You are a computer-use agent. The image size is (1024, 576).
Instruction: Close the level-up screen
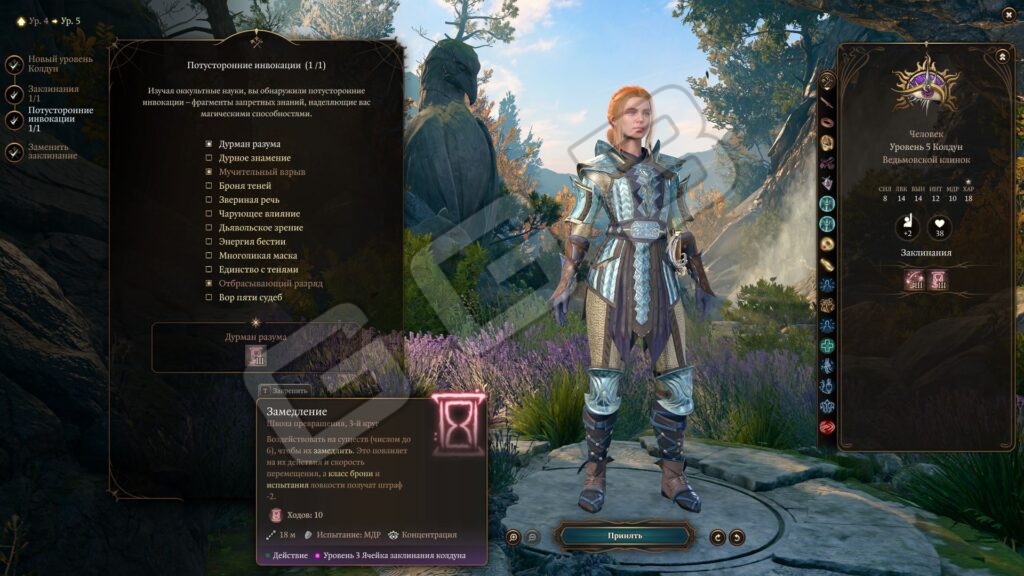(x=1008, y=14)
